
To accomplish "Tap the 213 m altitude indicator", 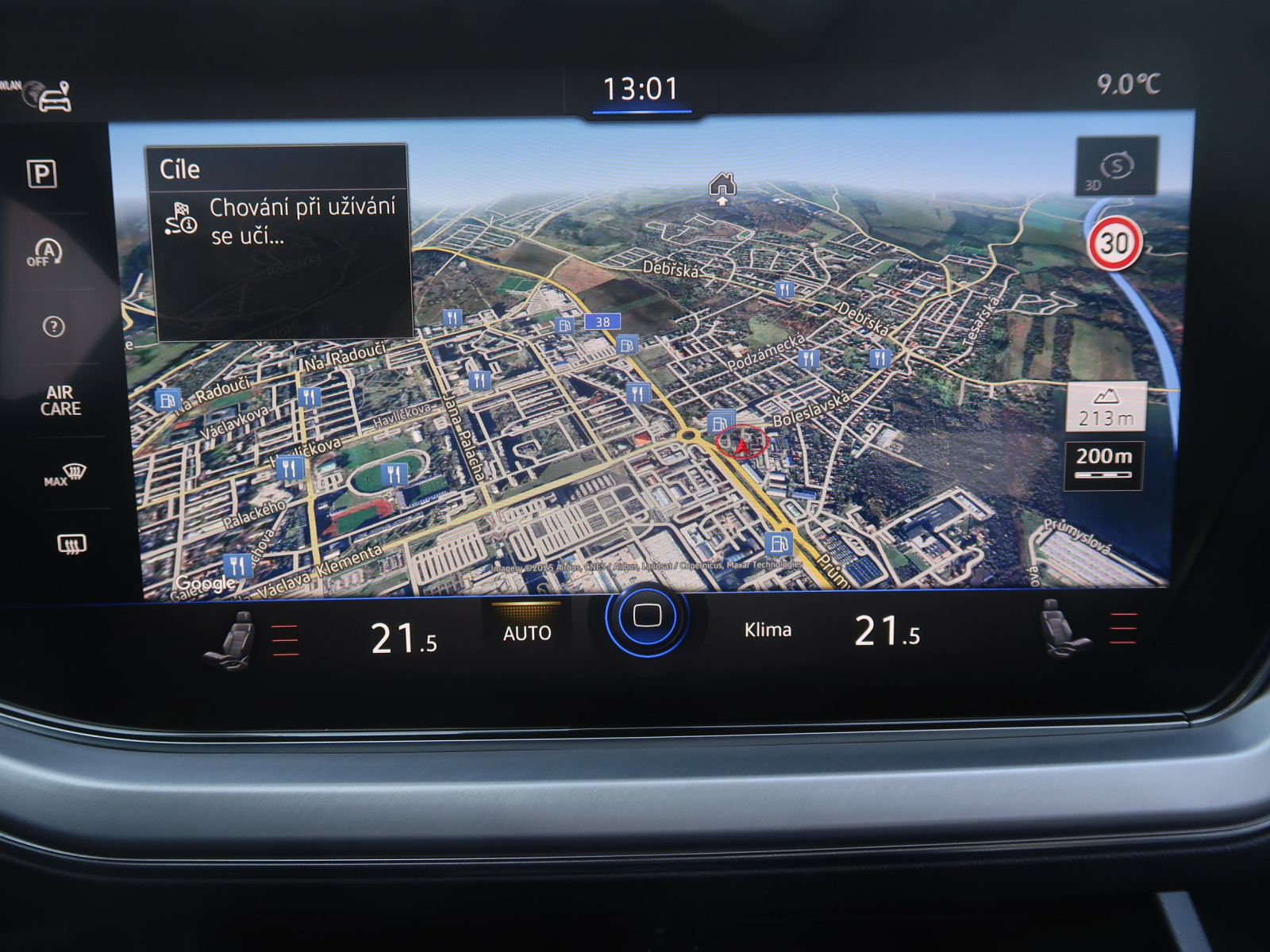I will [1106, 408].
